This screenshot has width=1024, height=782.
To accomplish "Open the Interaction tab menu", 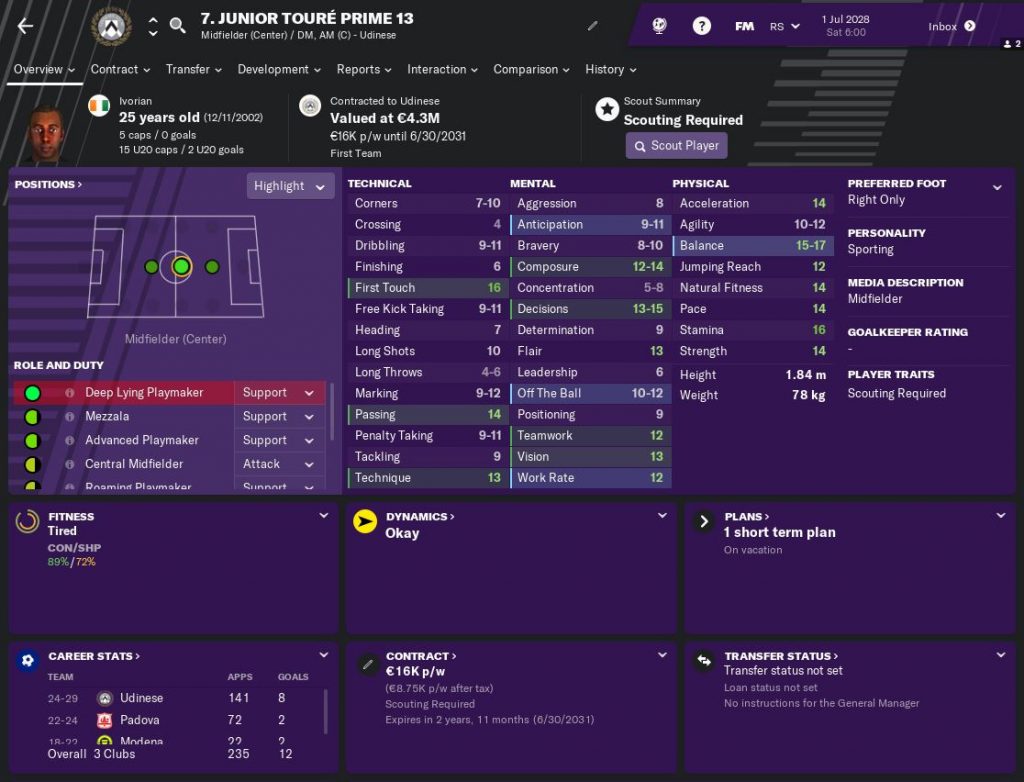I will 442,69.
